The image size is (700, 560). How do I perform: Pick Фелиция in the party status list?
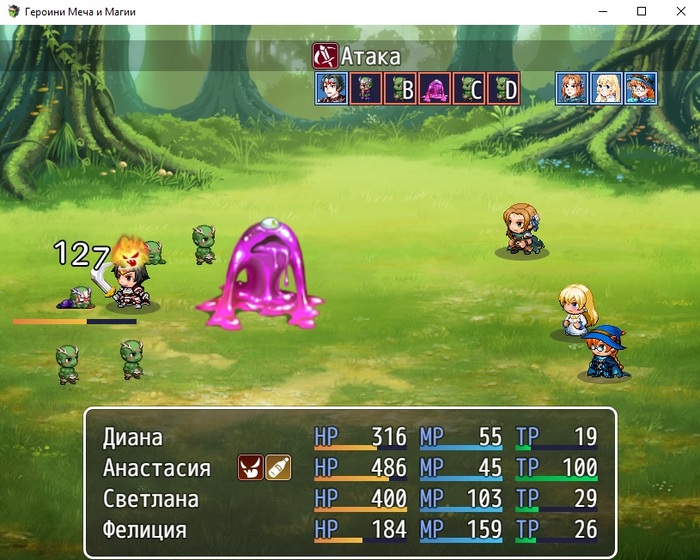[350, 529]
